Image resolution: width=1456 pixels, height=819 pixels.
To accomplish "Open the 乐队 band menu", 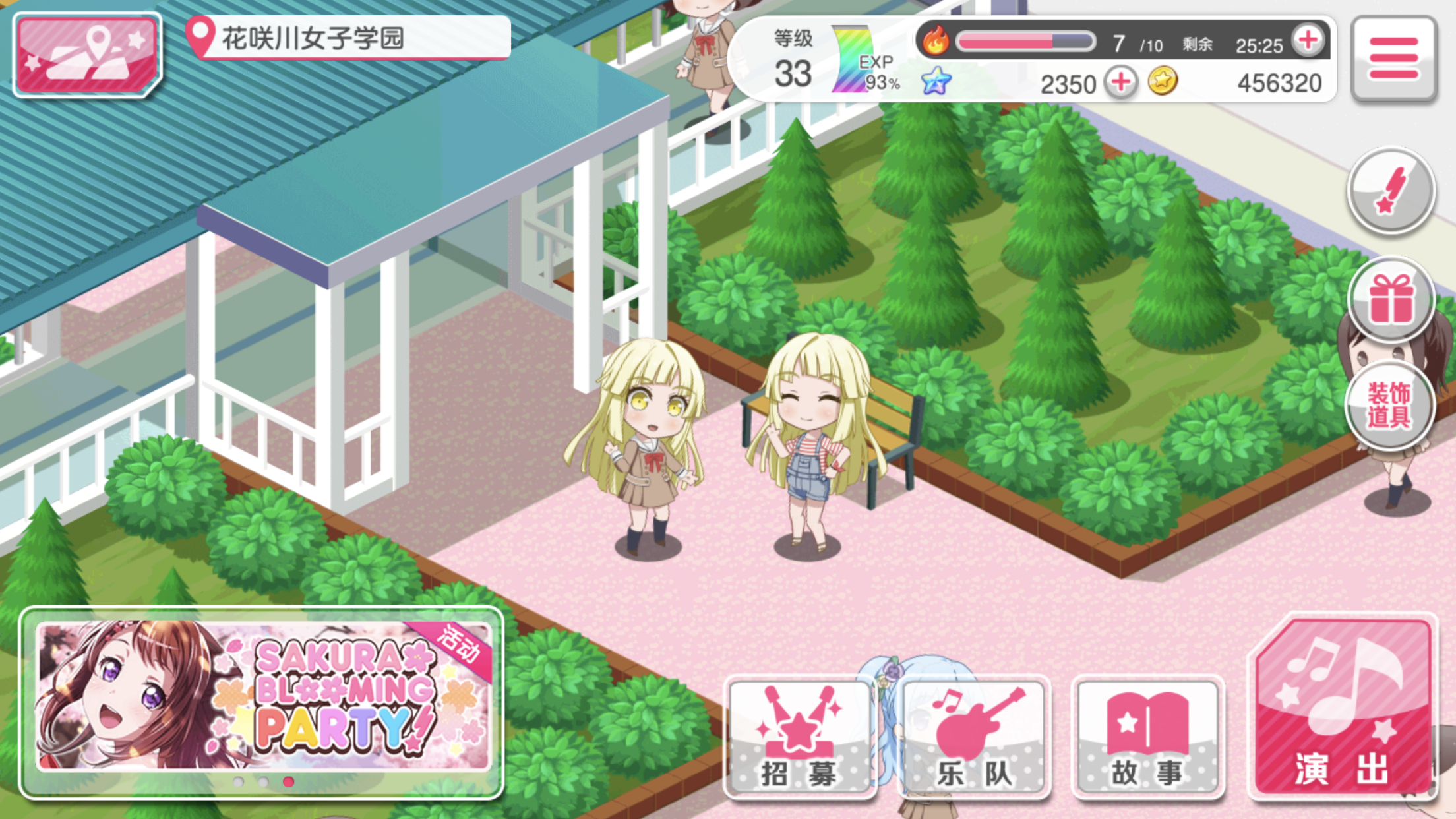I will 974,737.
